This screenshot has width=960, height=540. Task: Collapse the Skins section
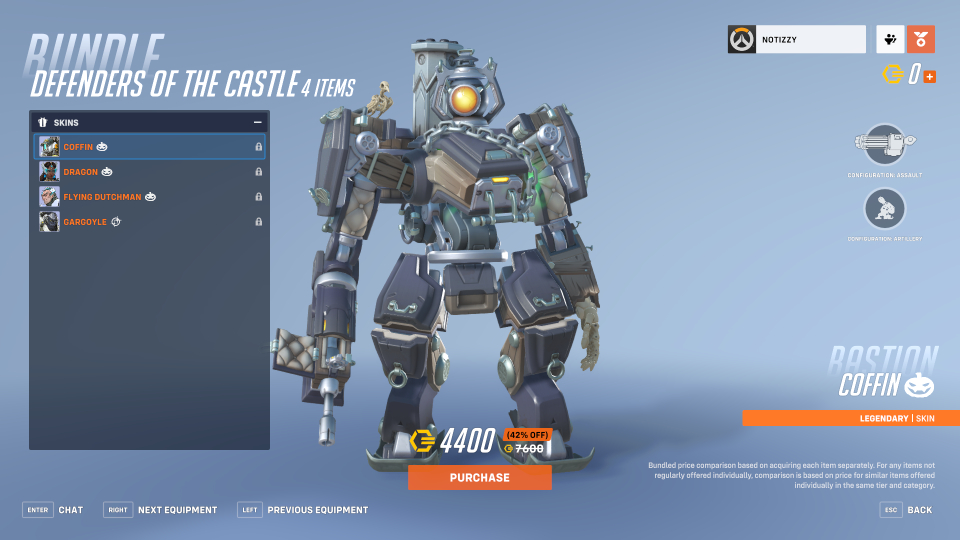click(x=257, y=122)
